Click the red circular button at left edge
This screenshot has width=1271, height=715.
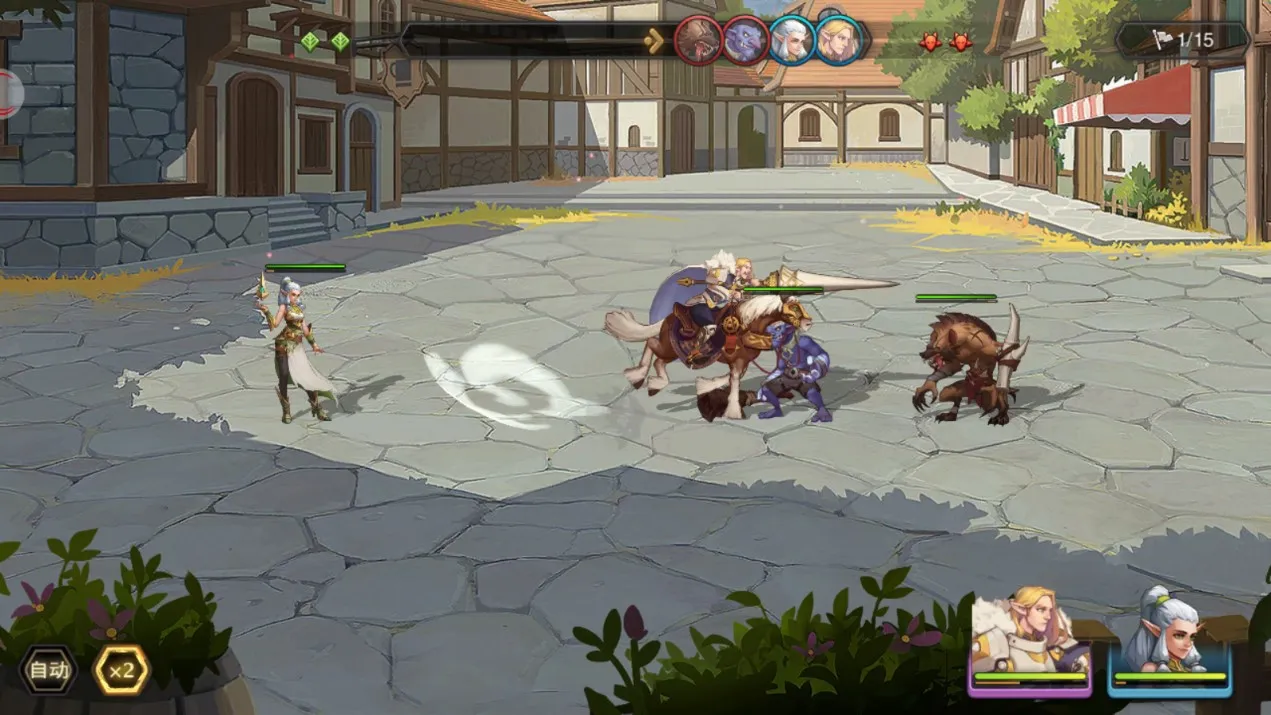[x=8, y=94]
